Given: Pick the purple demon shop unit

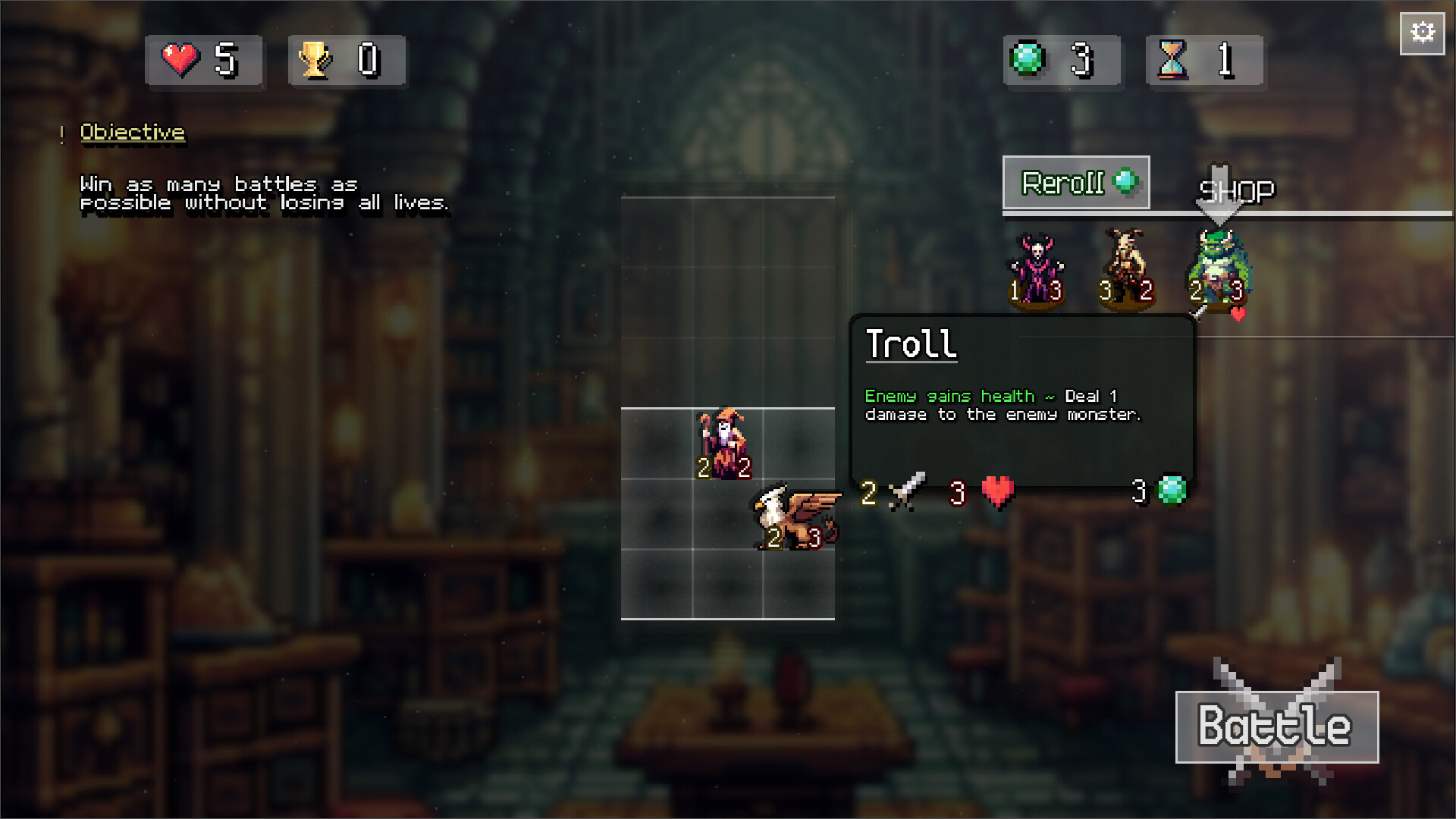Looking at the screenshot, I should point(1037,265).
